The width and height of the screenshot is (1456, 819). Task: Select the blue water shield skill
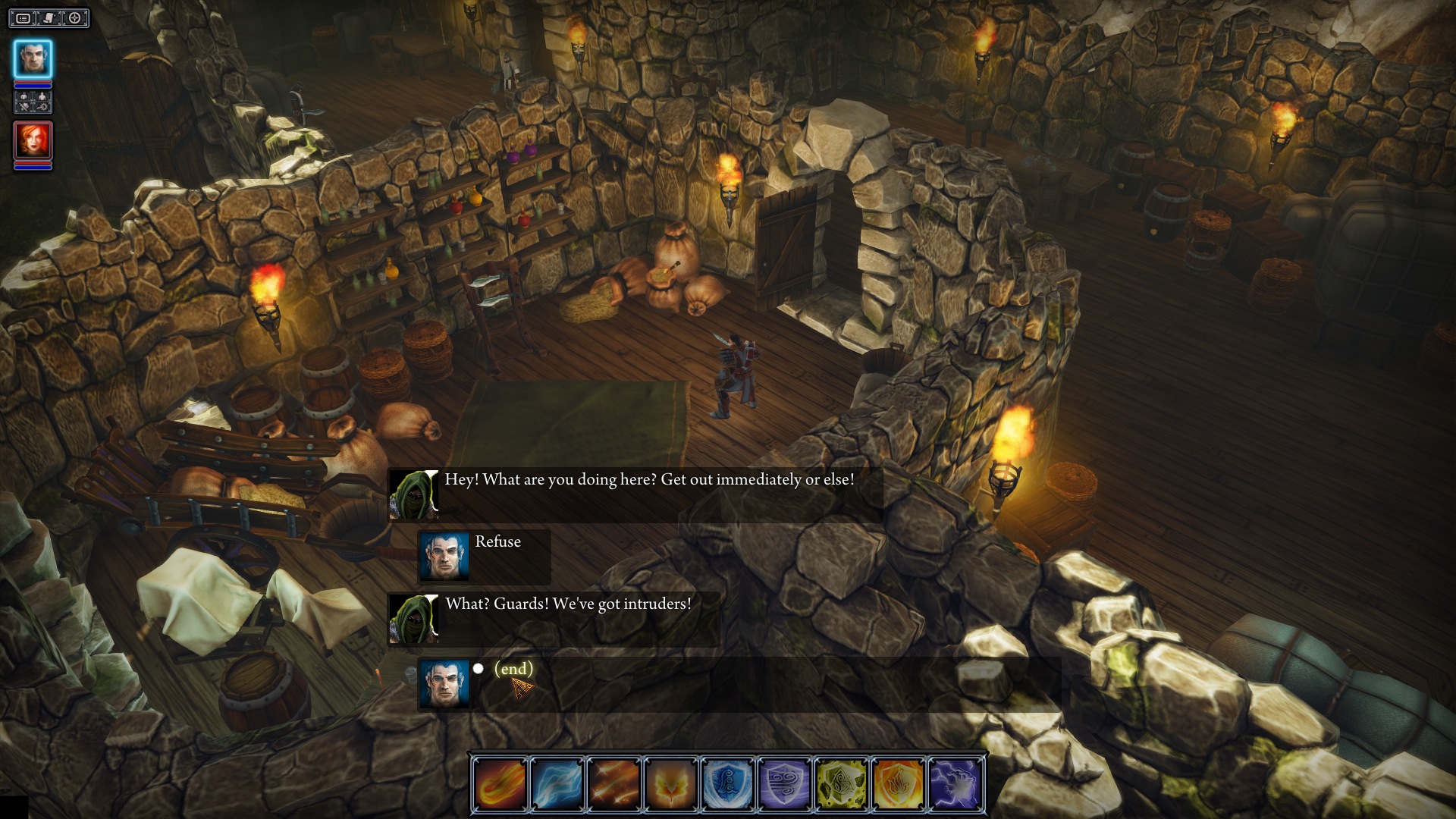pyautogui.click(x=729, y=784)
